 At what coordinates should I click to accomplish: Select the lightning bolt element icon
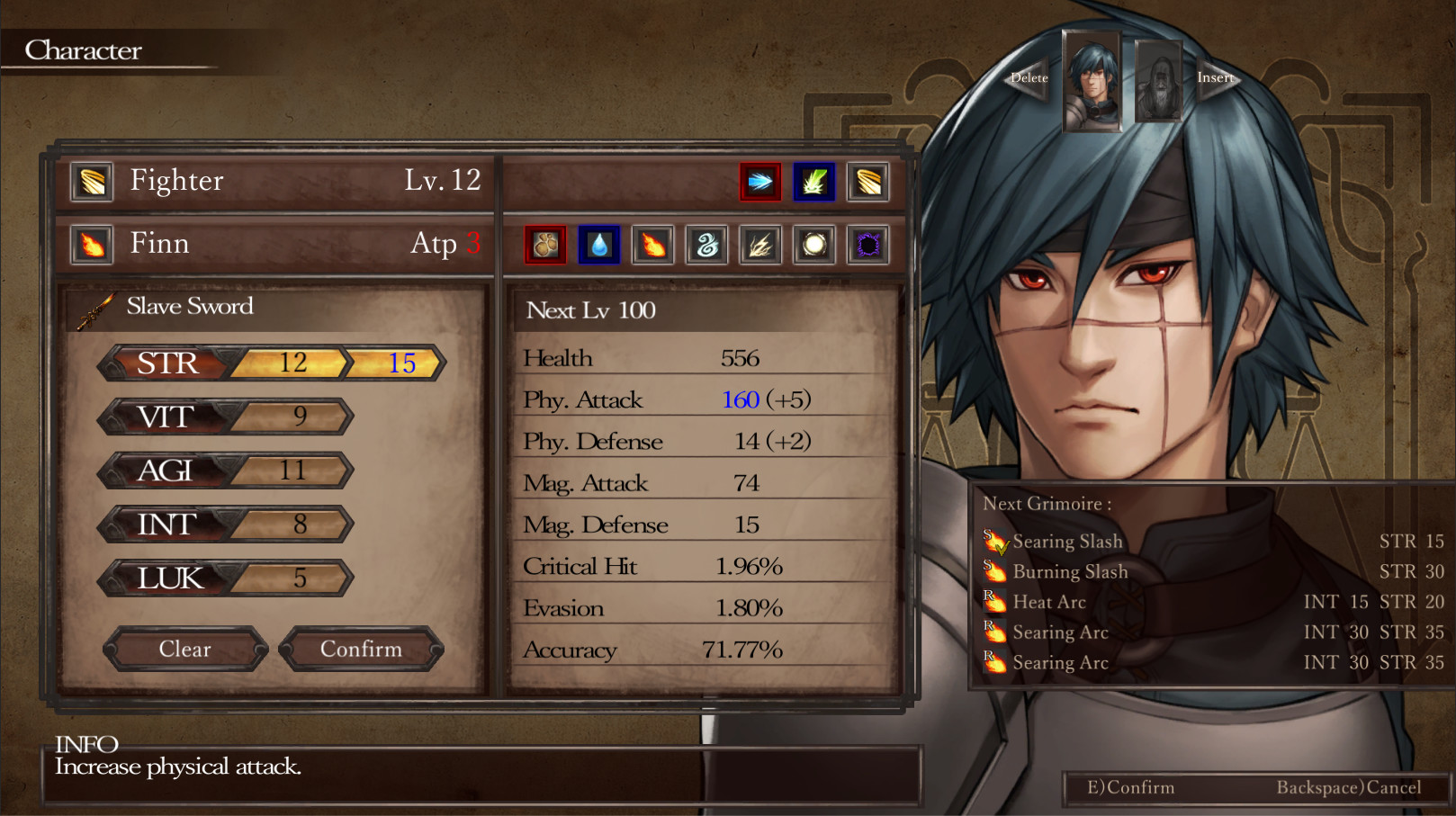[760, 245]
